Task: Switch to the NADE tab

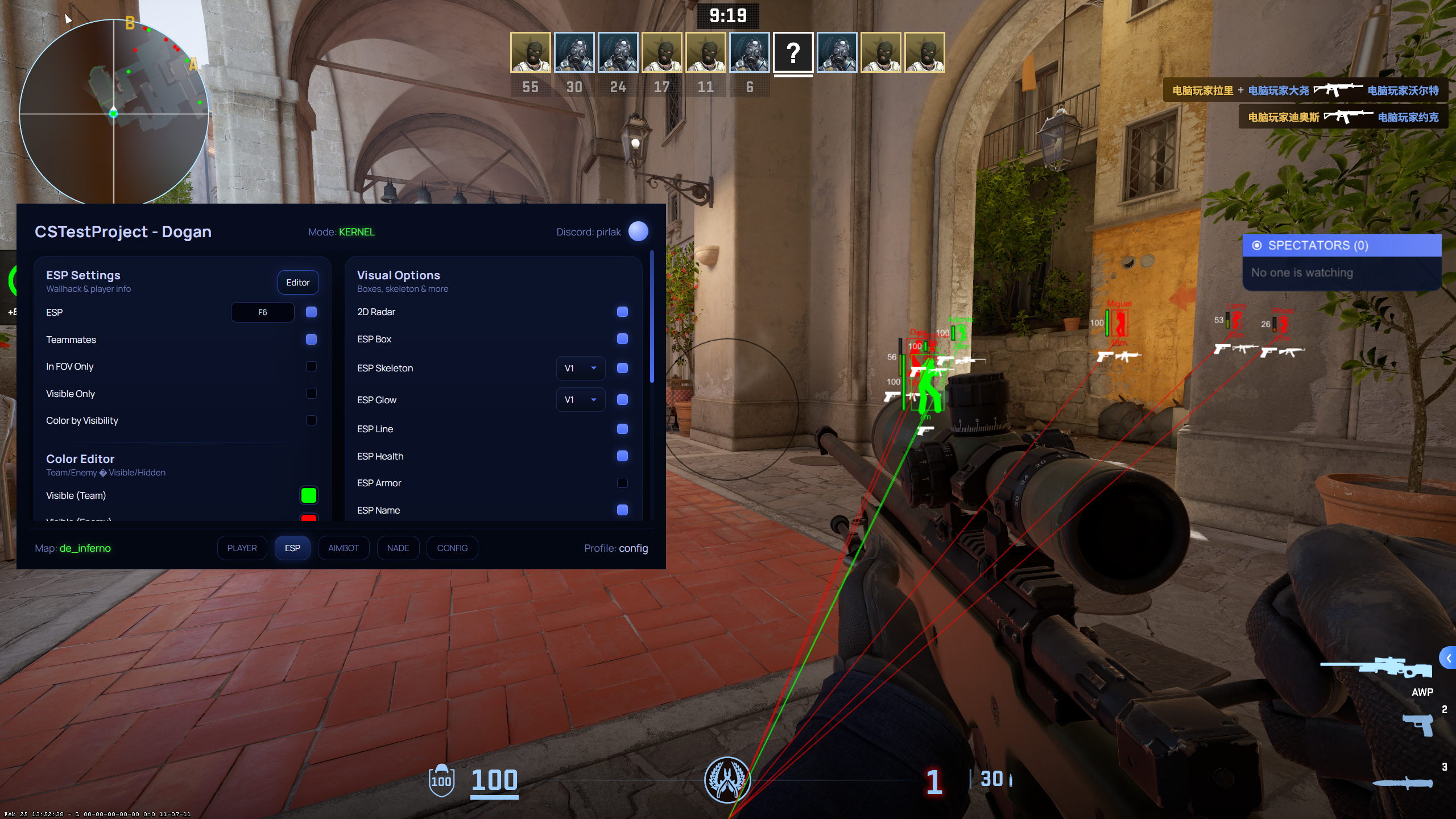Action: click(398, 548)
